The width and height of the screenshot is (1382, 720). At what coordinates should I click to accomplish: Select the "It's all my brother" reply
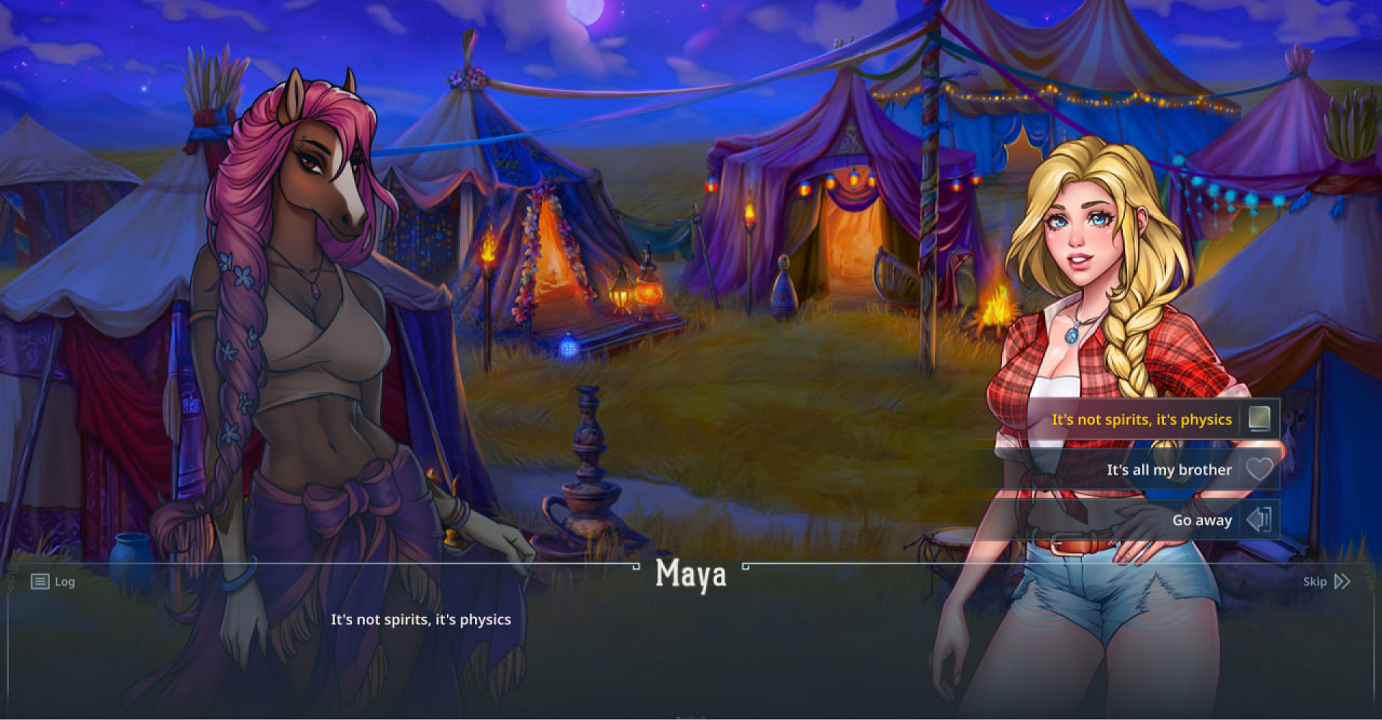click(x=1168, y=470)
